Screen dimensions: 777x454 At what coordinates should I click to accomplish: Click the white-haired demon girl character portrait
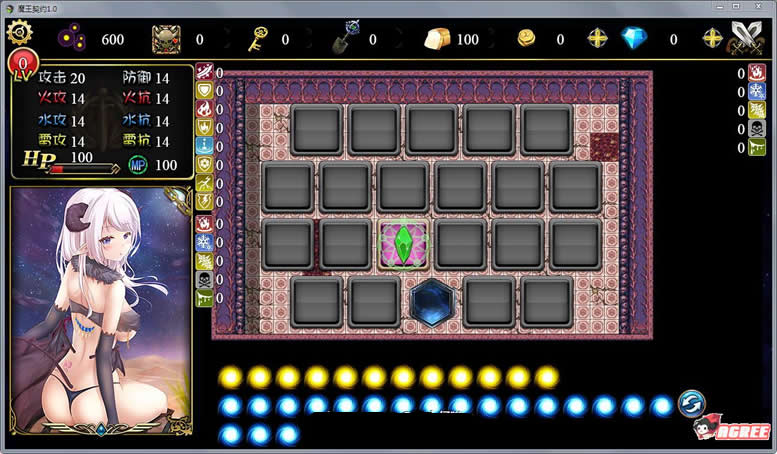click(x=101, y=310)
